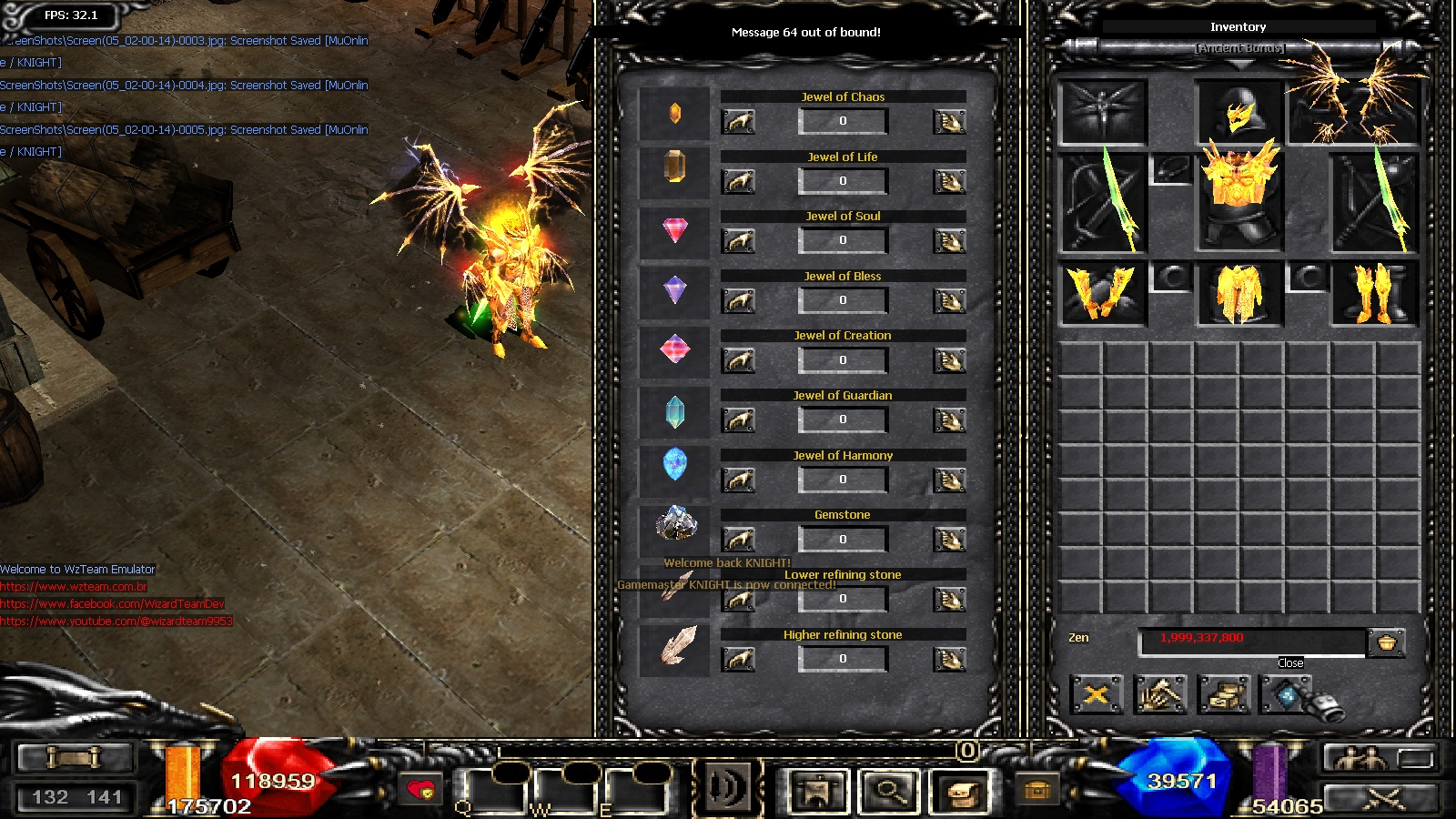This screenshot has width=1456, height=819.
Task: Click the open-palm button under Jewel of Guardian
Action: coord(949,420)
